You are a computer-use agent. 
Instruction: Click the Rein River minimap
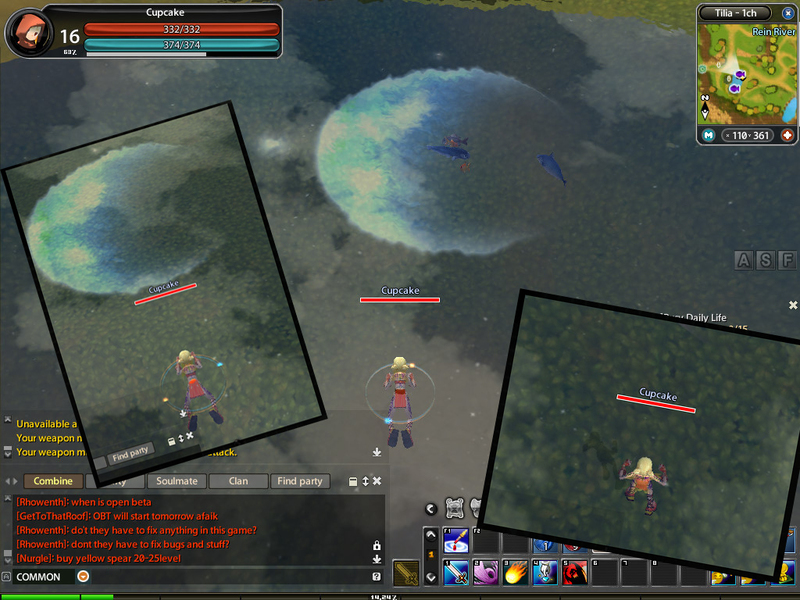(x=745, y=74)
